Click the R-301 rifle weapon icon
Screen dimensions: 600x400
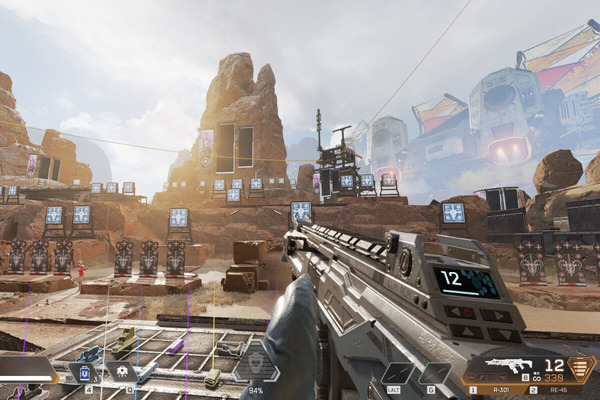pyautogui.click(x=508, y=367)
